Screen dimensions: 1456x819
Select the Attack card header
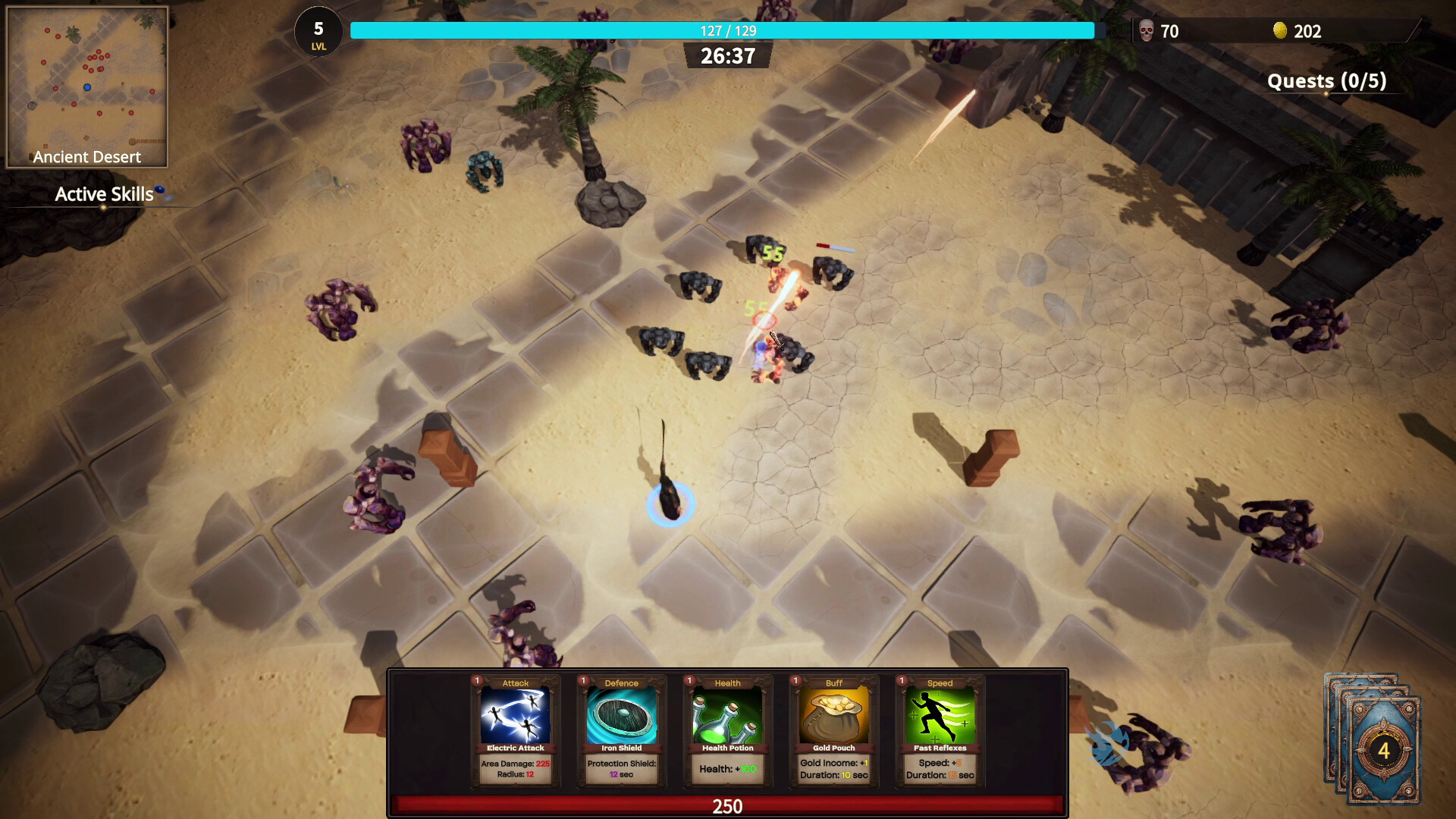(514, 682)
